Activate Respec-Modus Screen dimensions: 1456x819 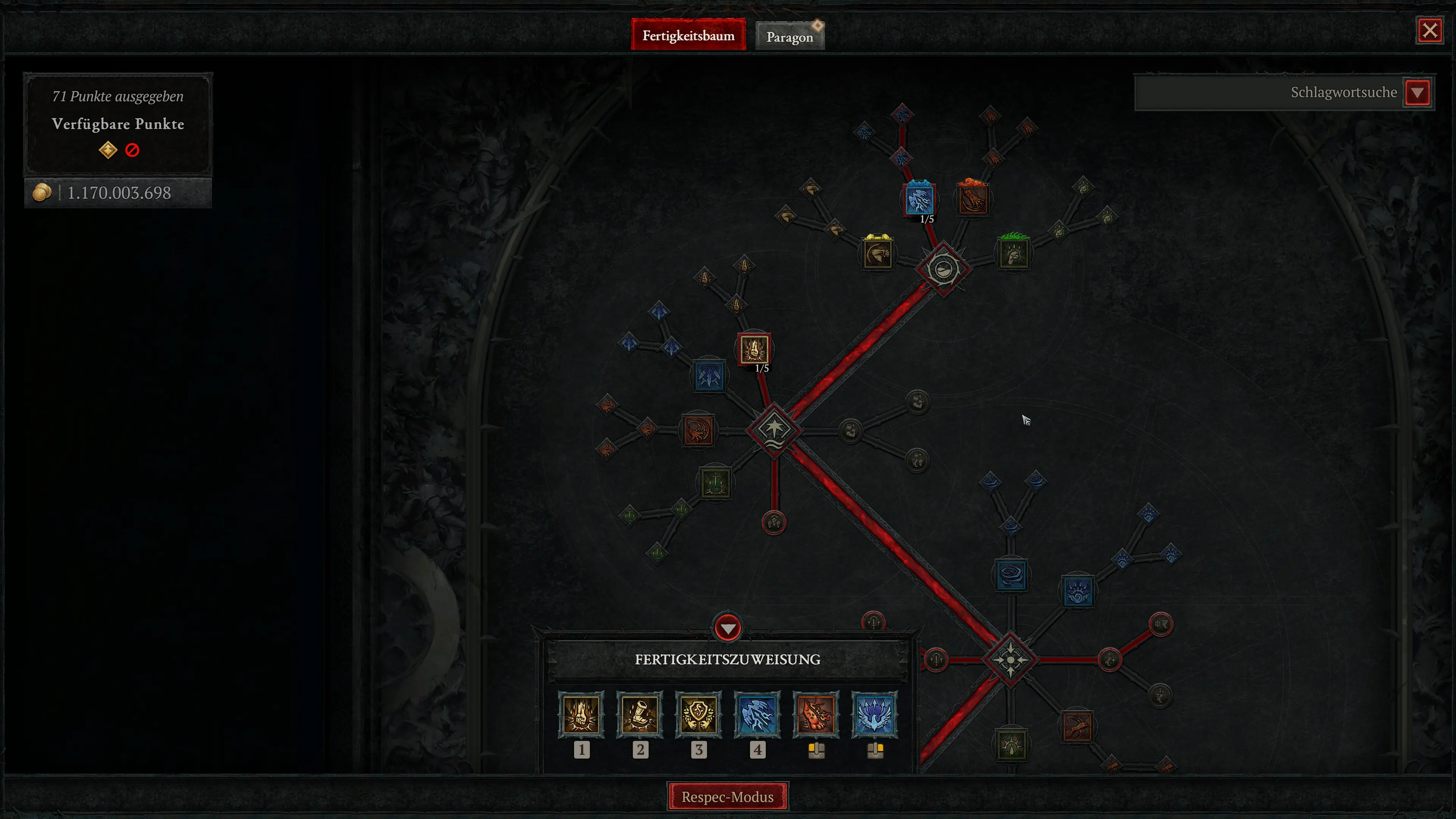[x=728, y=796]
